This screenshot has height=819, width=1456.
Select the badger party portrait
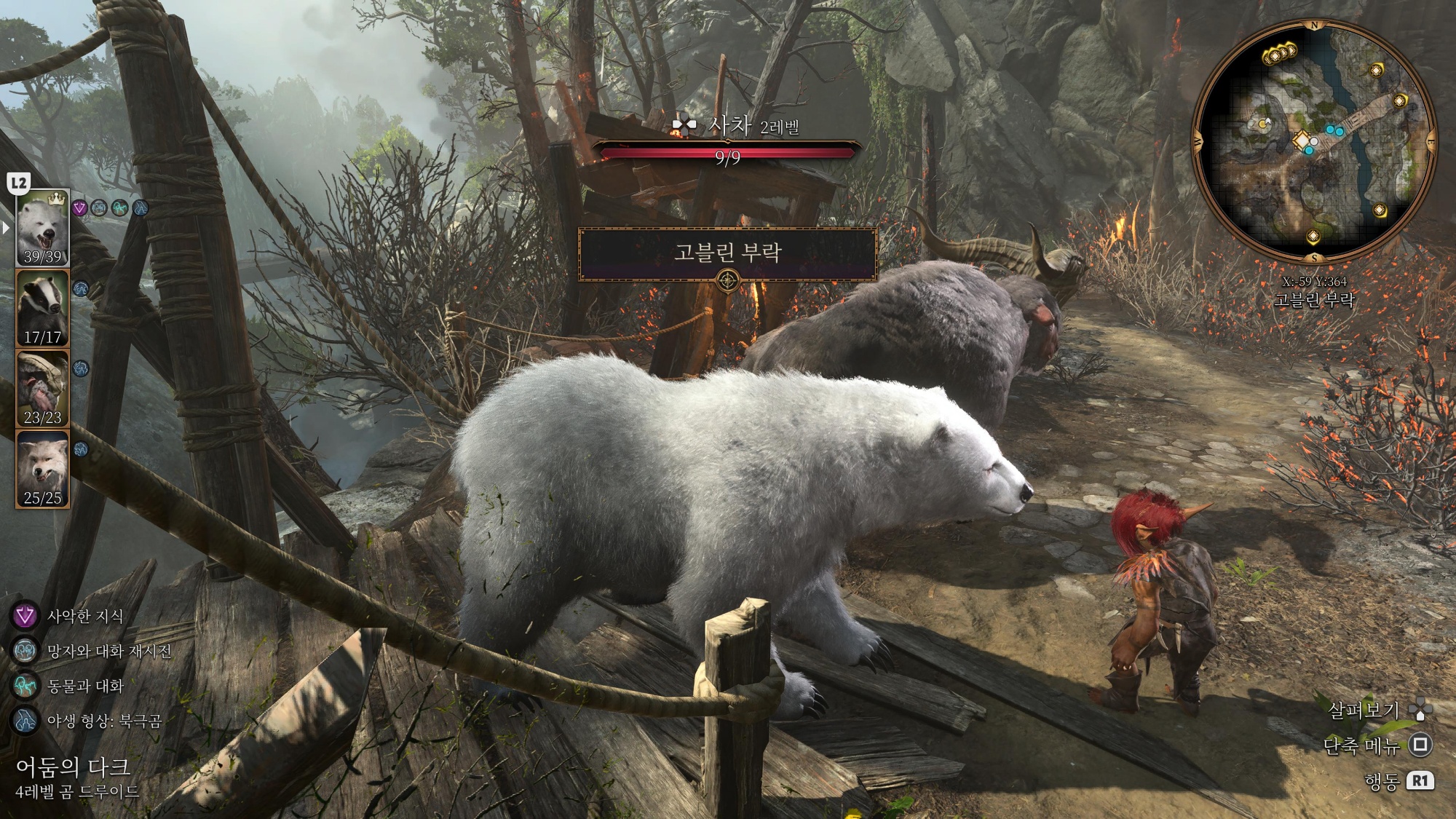[43, 308]
